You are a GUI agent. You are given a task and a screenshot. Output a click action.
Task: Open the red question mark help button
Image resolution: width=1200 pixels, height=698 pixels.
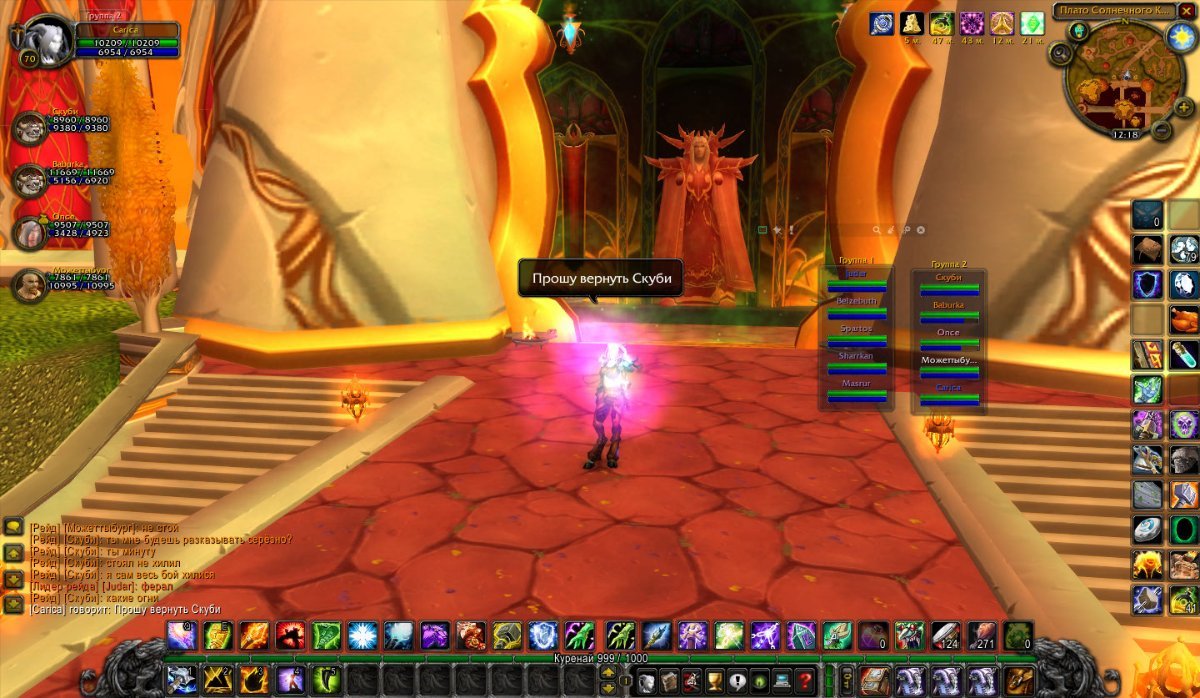(x=805, y=682)
